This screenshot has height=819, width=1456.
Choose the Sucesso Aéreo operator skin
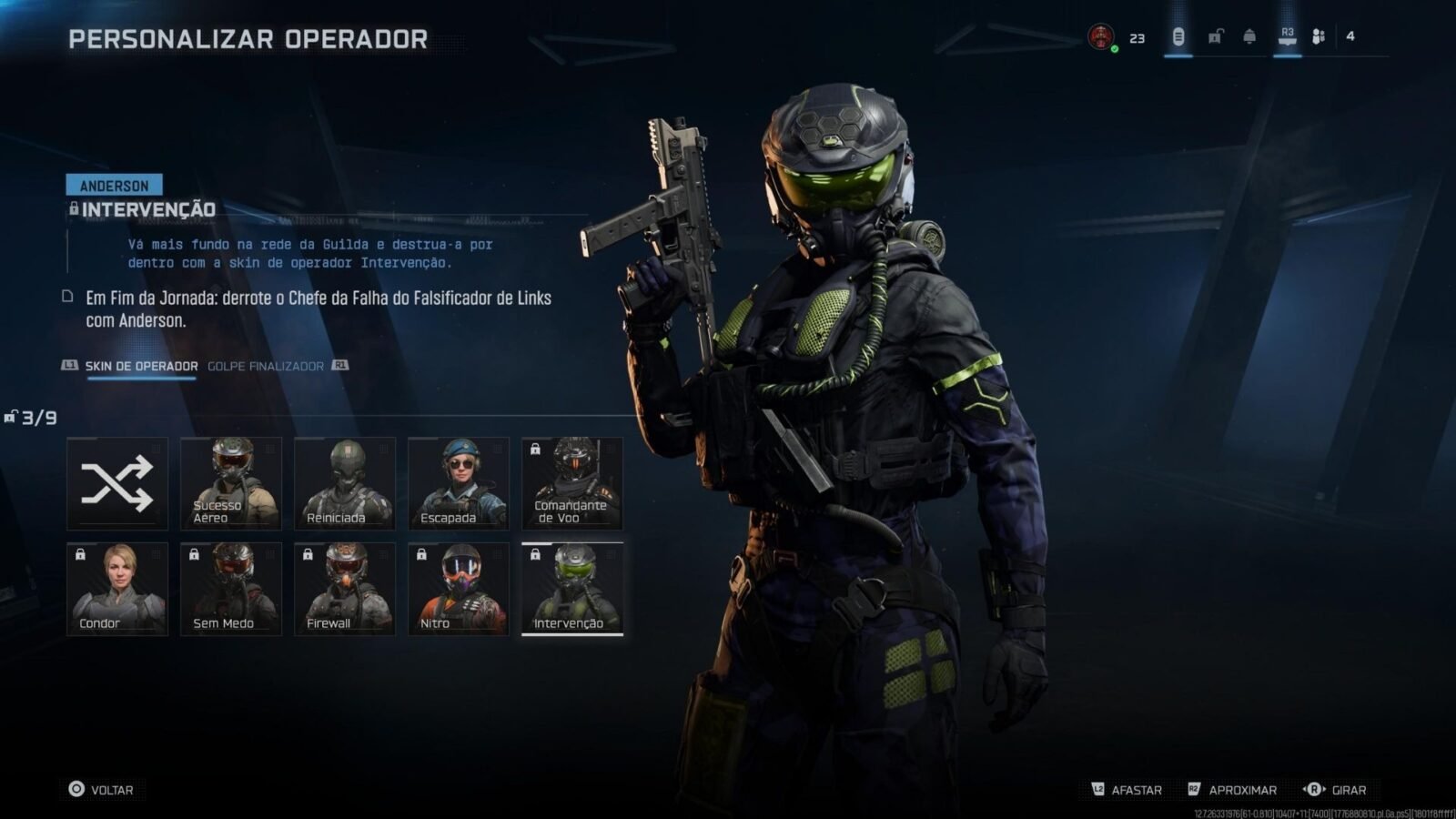pyautogui.click(x=231, y=483)
